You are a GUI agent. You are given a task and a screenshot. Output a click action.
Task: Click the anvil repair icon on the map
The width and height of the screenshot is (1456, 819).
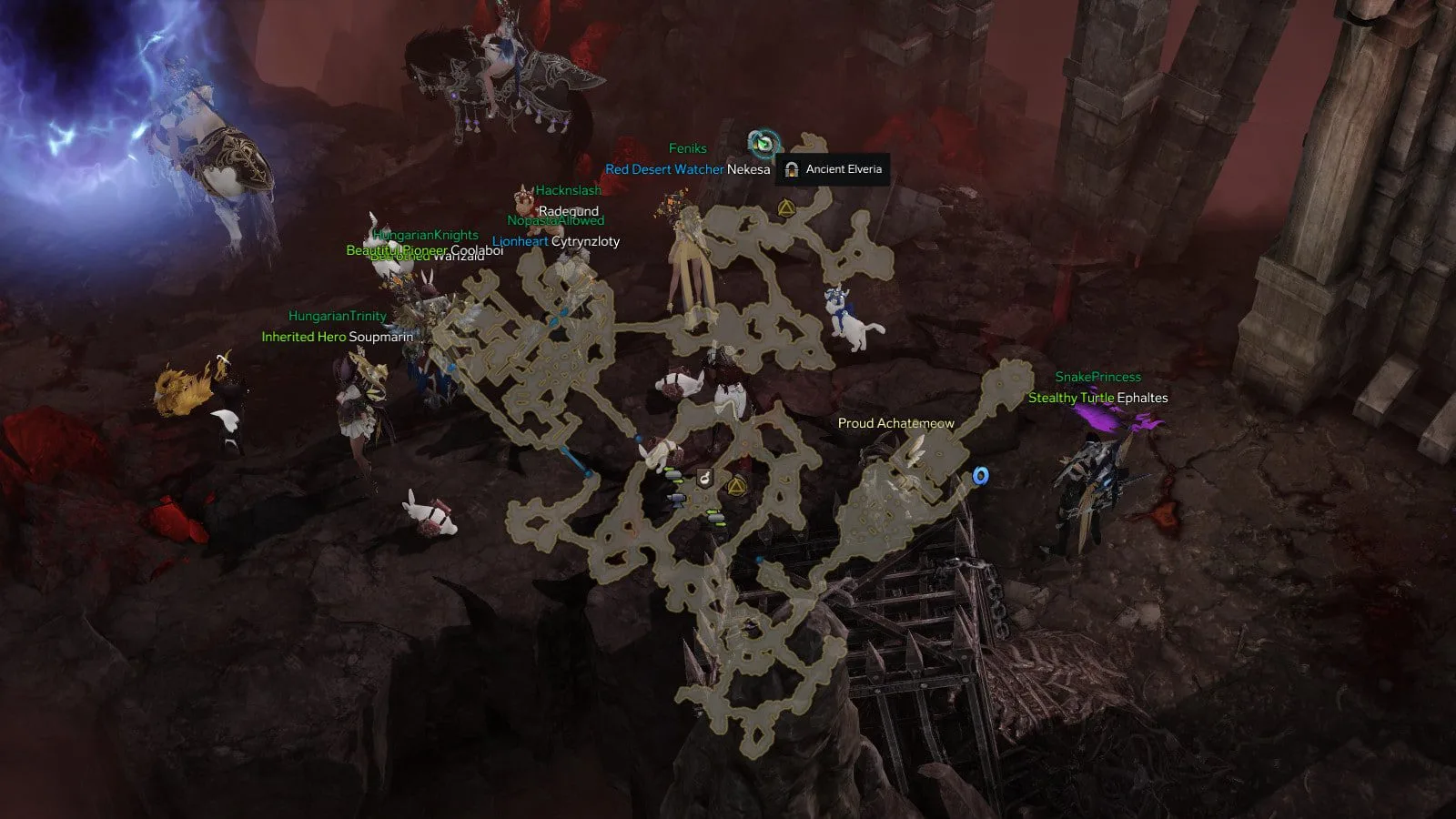tap(675, 499)
